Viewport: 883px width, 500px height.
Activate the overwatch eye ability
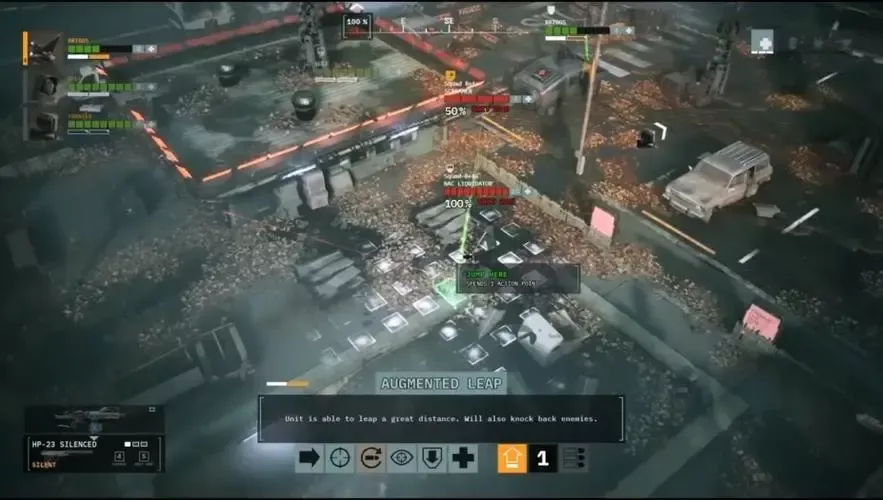(x=402, y=458)
